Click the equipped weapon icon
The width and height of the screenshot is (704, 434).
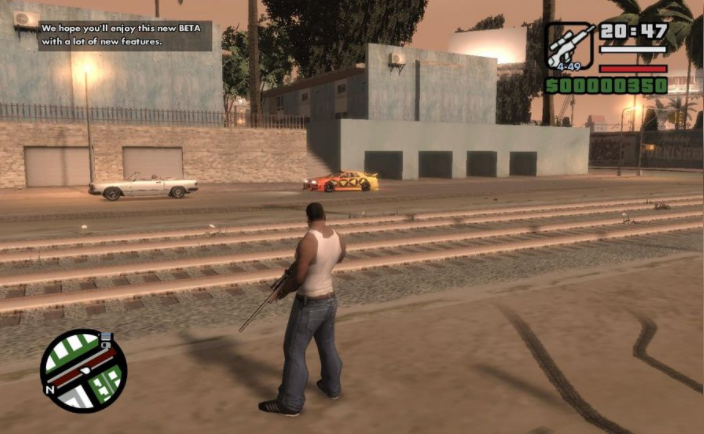tap(569, 46)
